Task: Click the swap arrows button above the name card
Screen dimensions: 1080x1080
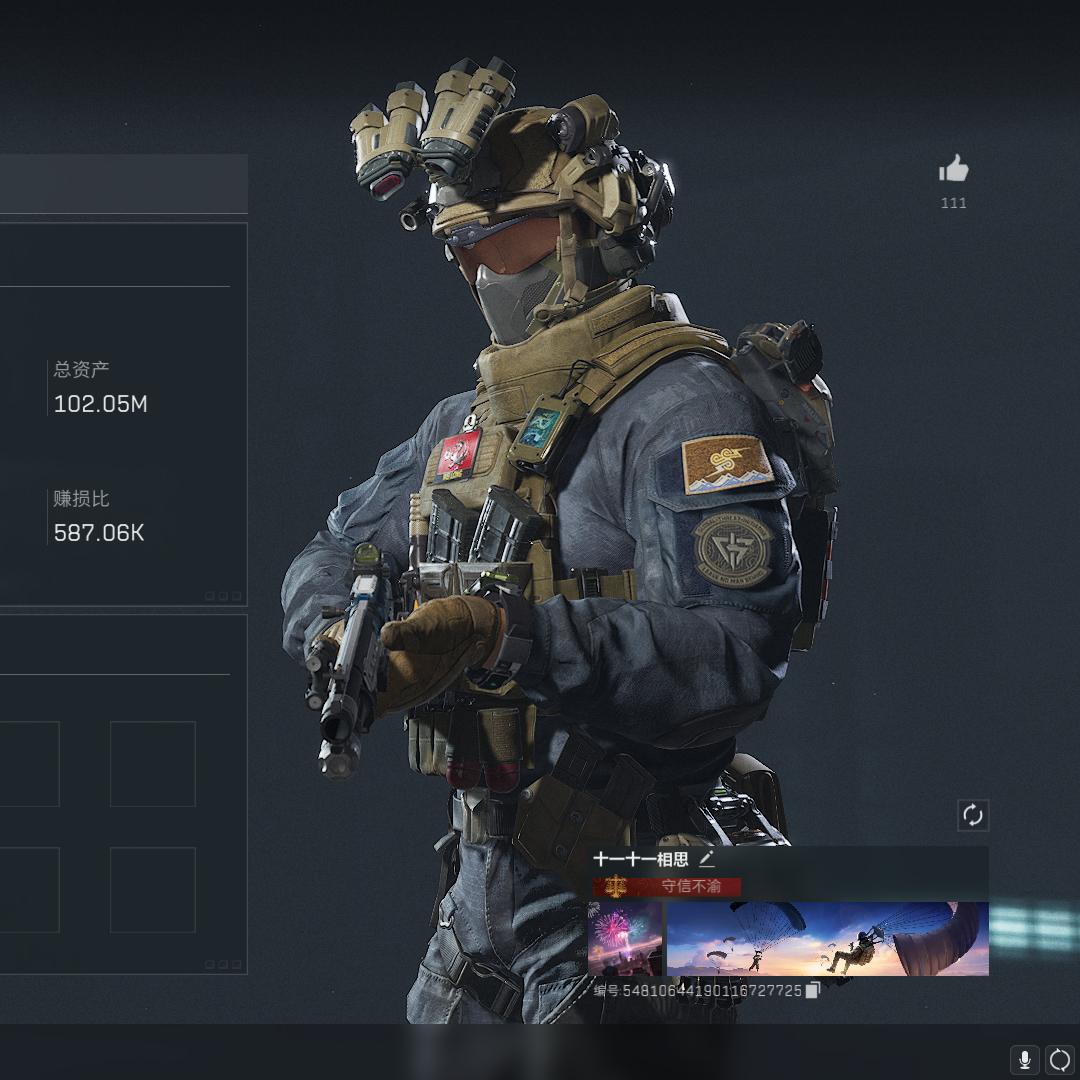Action: (973, 815)
